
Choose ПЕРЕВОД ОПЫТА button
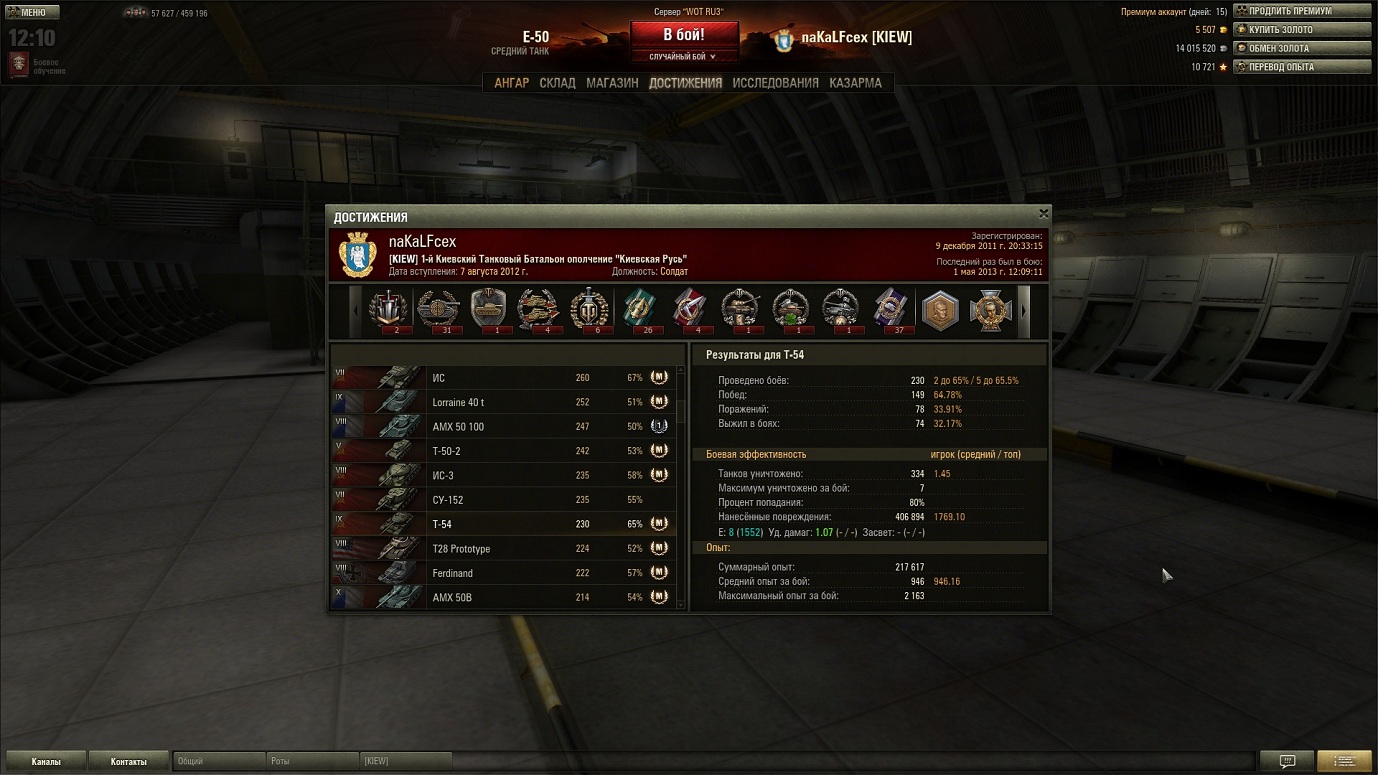click(1302, 67)
